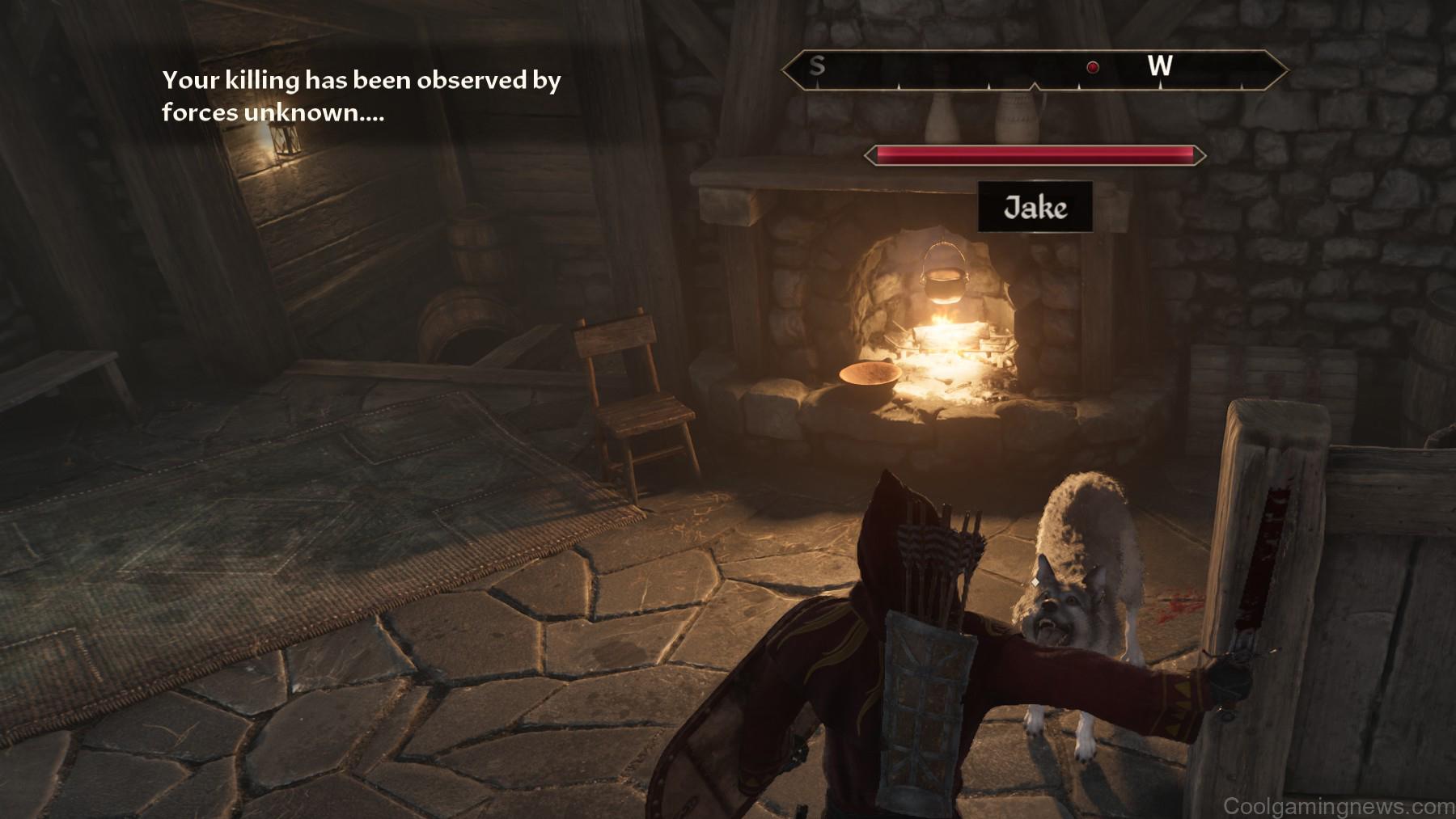The image size is (1456, 819).
Task: Select the W heading on the compass bar
Action: click(1159, 65)
